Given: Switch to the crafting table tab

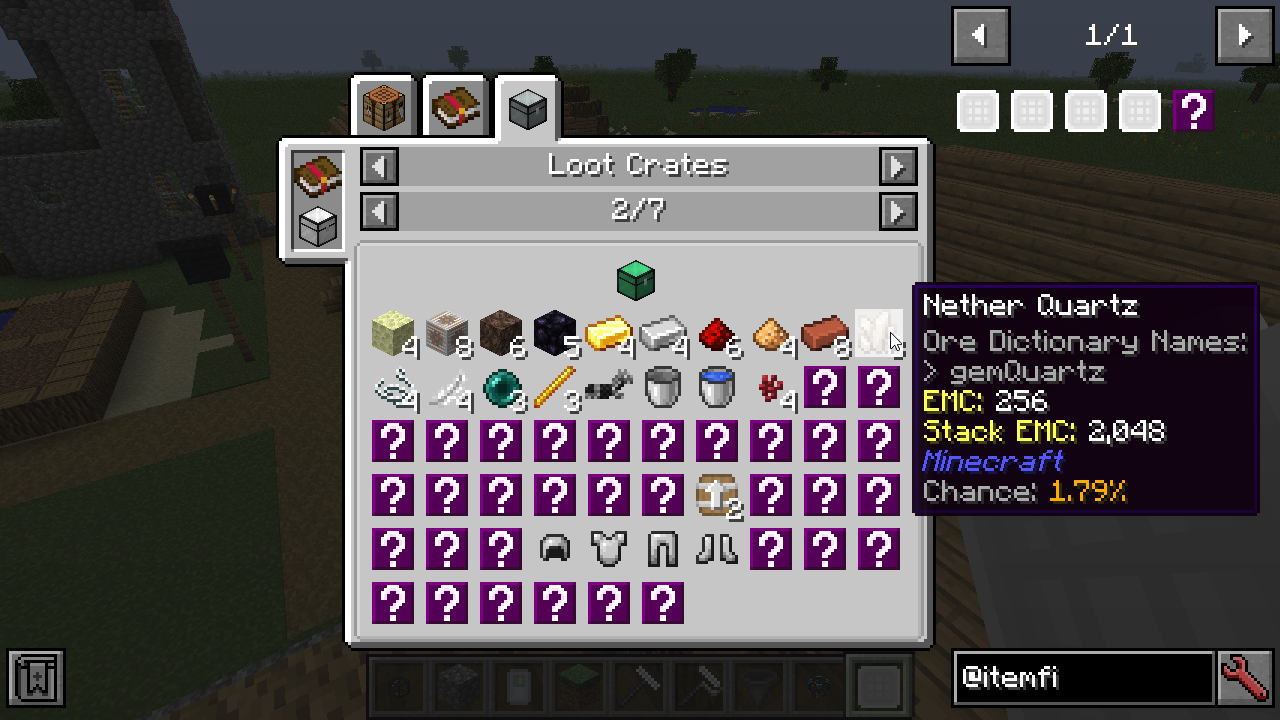Looking at the screenshot, I should [x=384, y=107].
